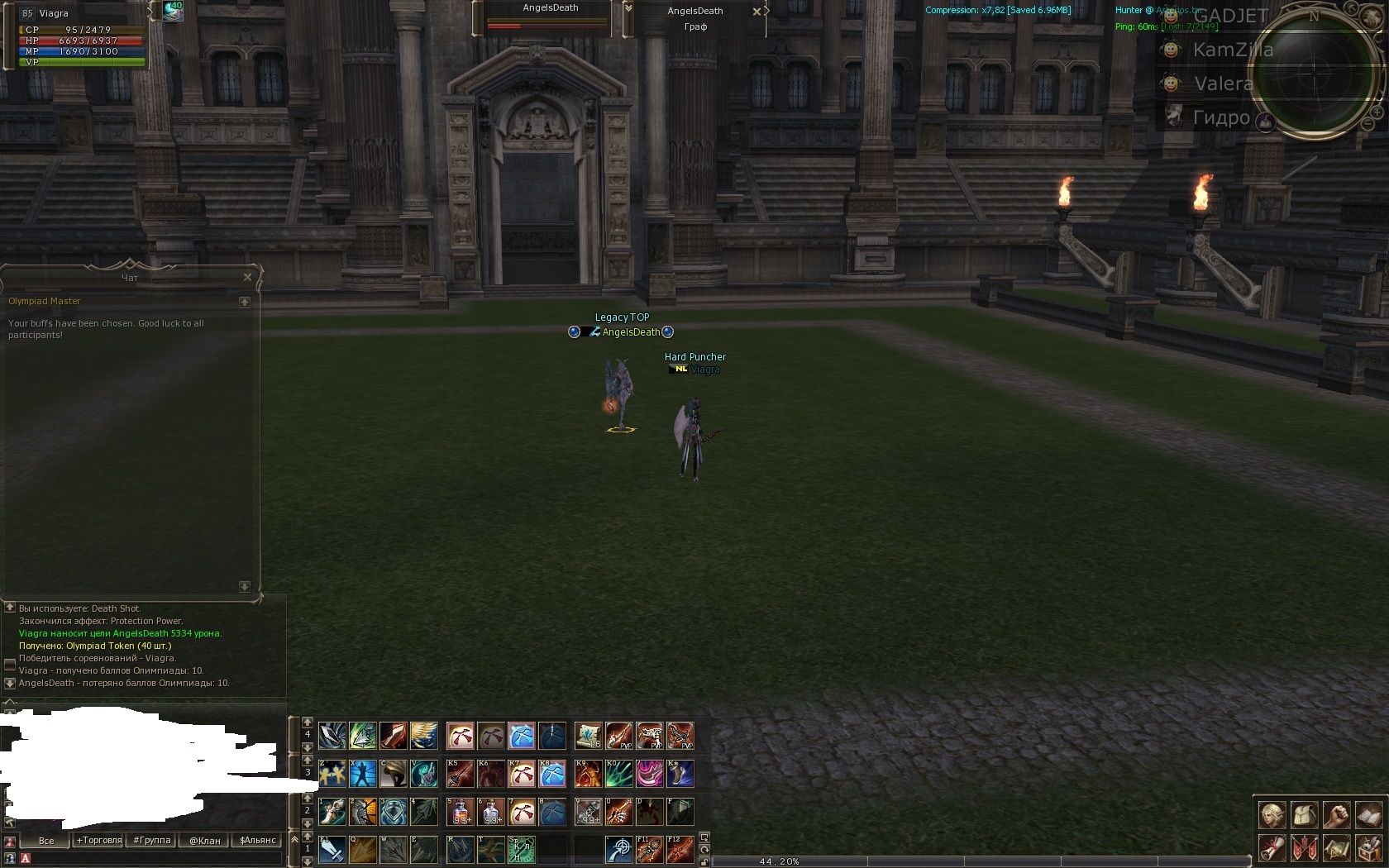
Task: Switch to the Все chat tab
Action: (x=46, y=841)
